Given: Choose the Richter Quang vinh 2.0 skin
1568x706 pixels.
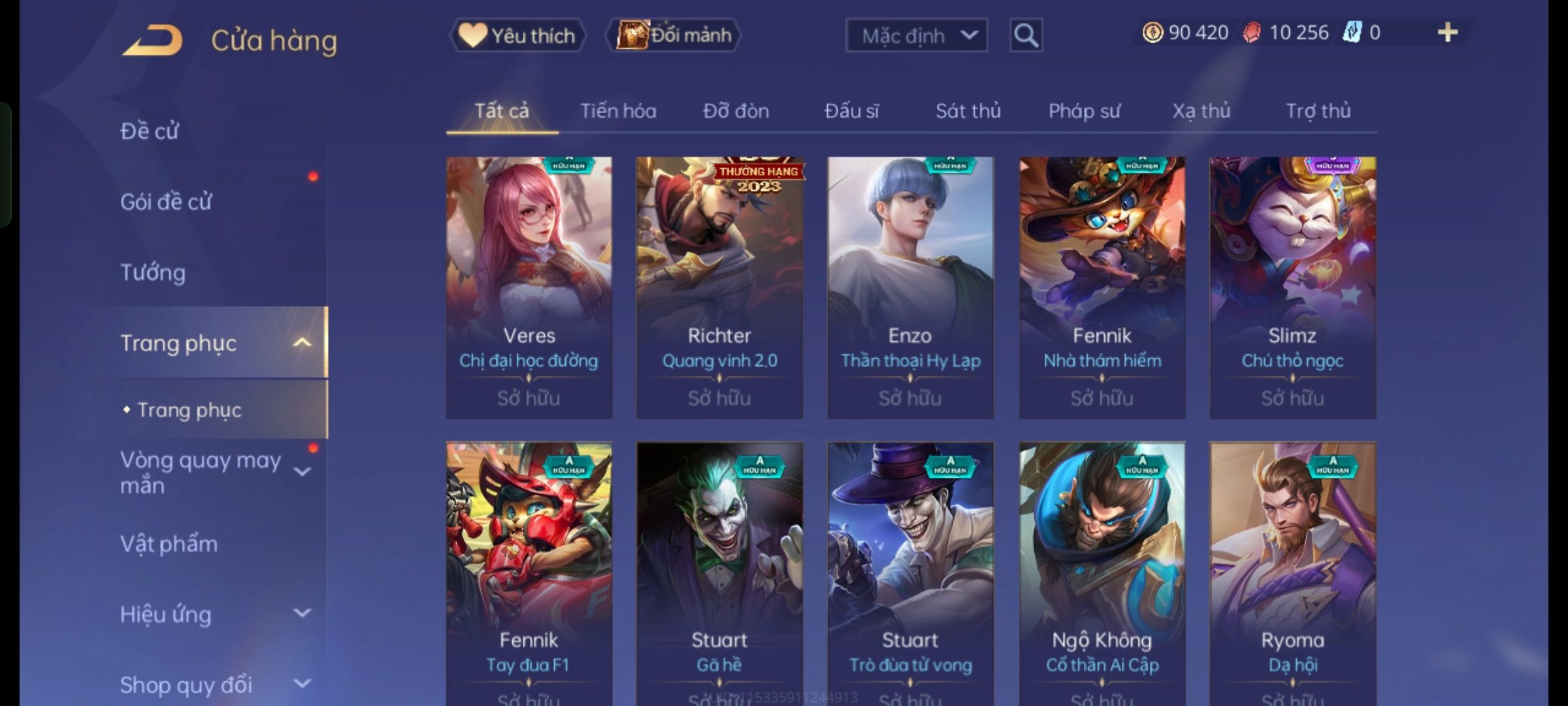Looking at the screenshot, I should pos(719,288).
